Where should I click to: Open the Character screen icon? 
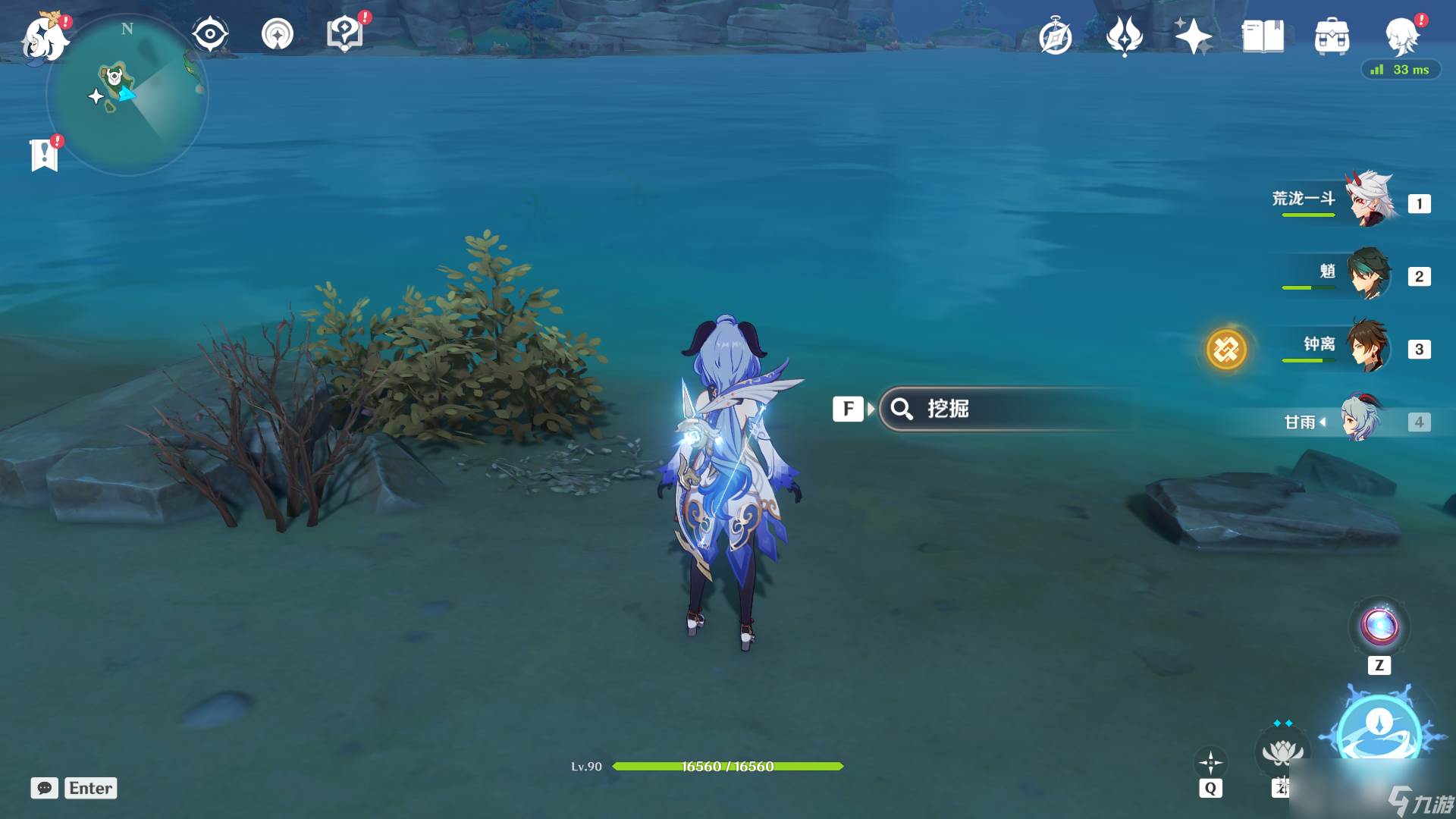pos(1402,36)
